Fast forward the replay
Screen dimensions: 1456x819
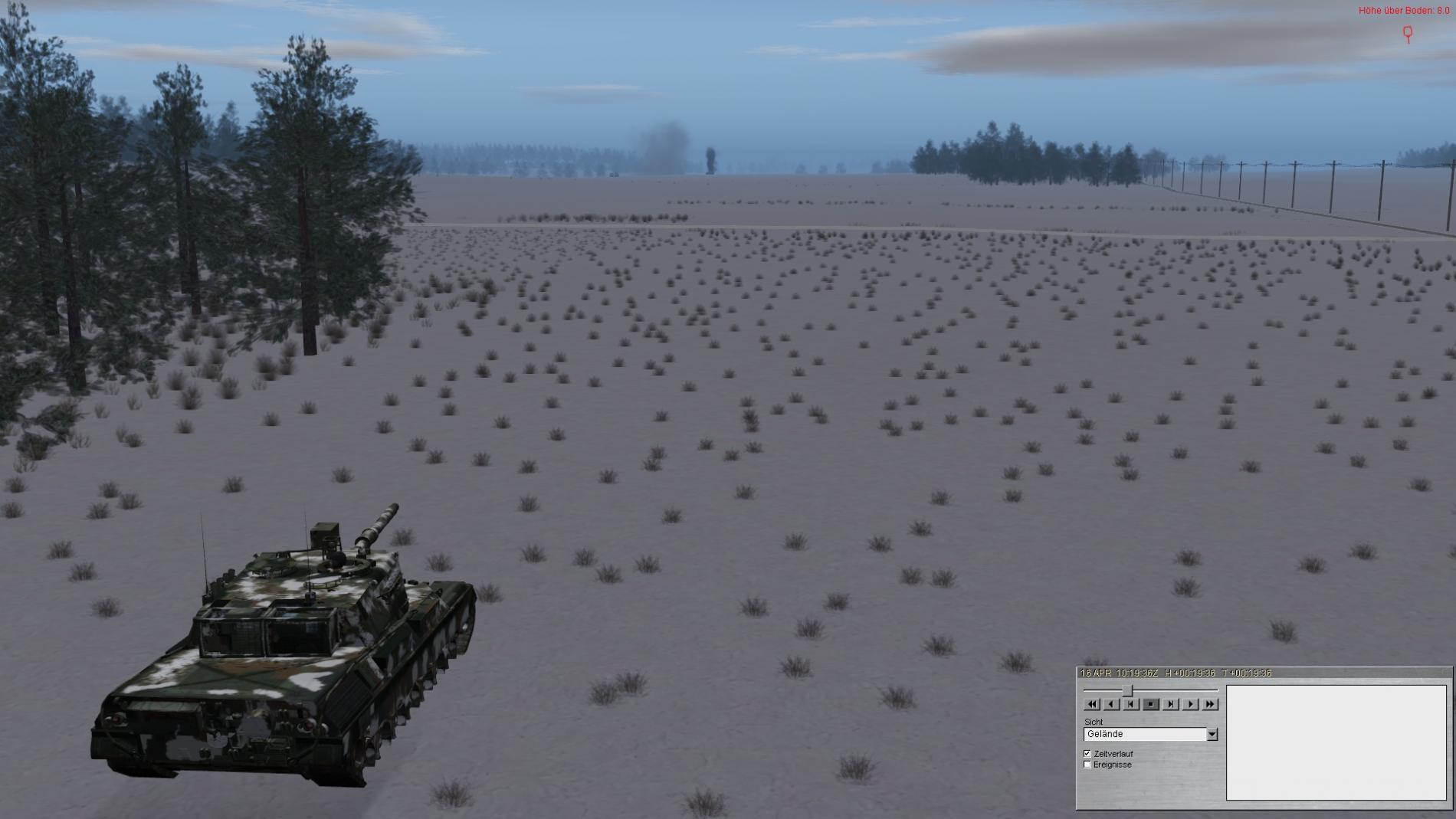(1210, 704)
